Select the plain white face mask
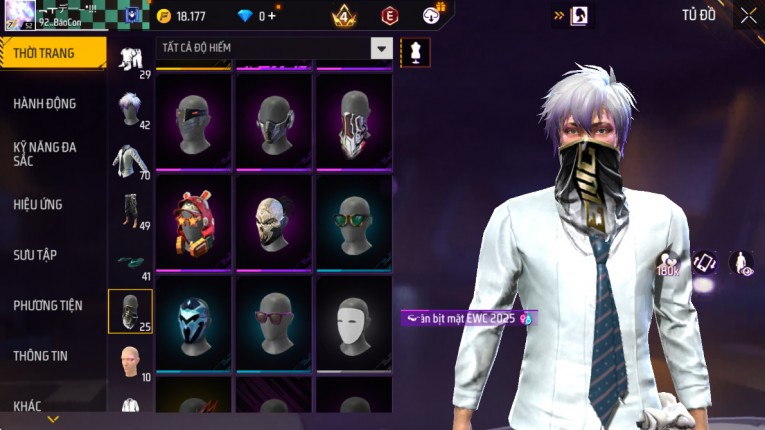 [354, 322]
